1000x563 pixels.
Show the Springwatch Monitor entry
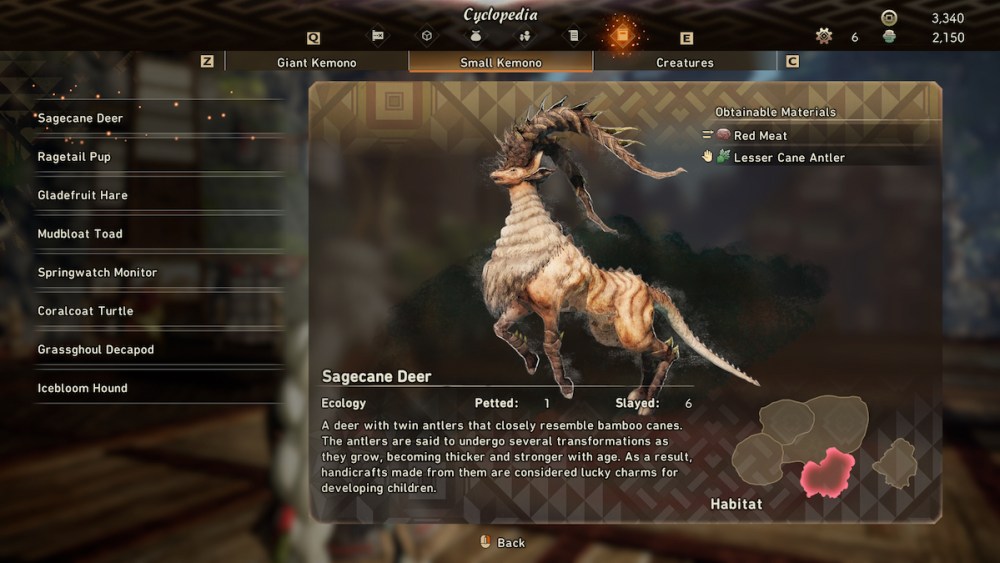coord(97,272)
